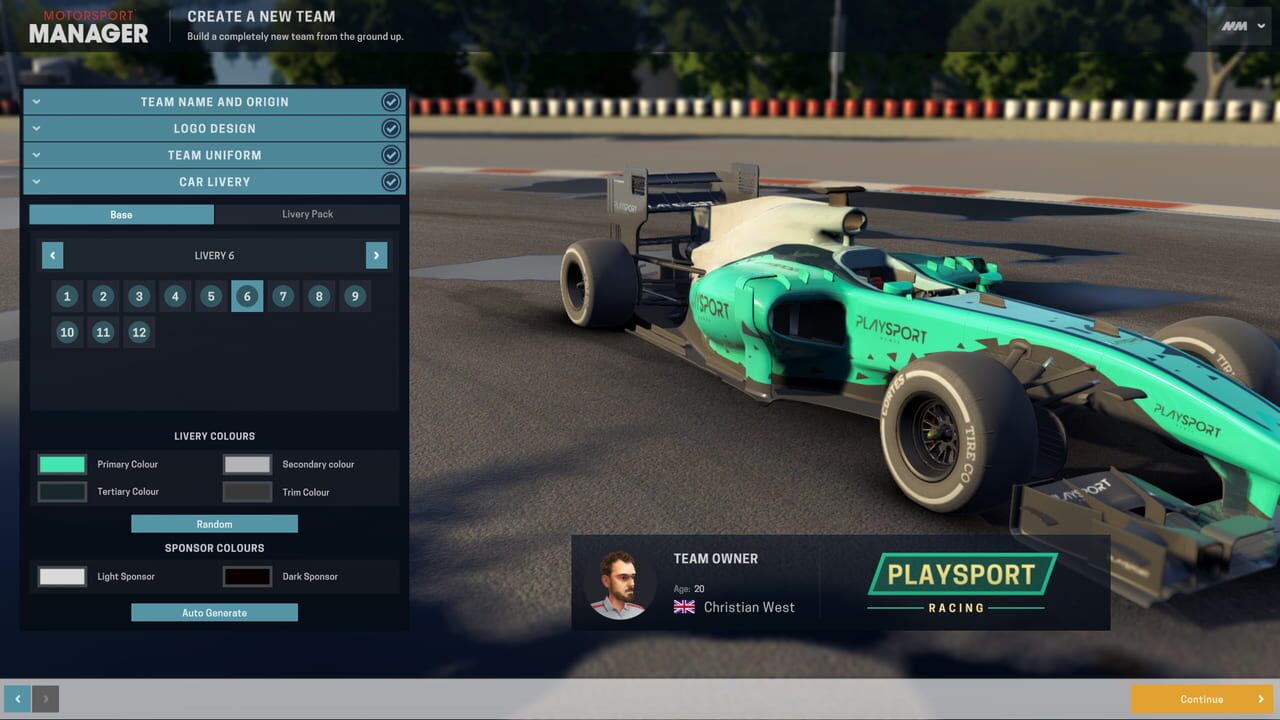Select livery number 12
The height and width of the screenshot is (720, 1280).
pos(139,332)
